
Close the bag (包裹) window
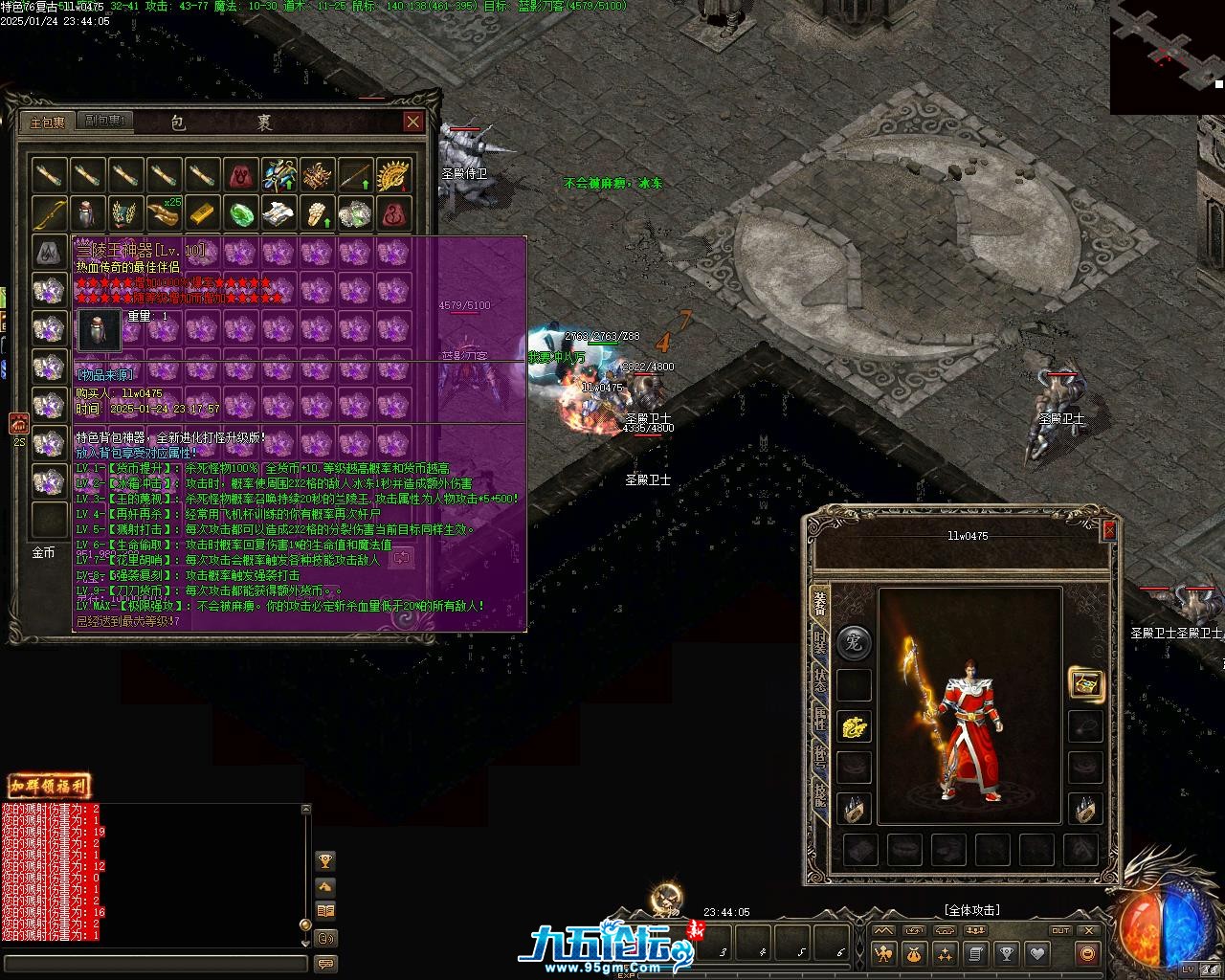point(412,122)
